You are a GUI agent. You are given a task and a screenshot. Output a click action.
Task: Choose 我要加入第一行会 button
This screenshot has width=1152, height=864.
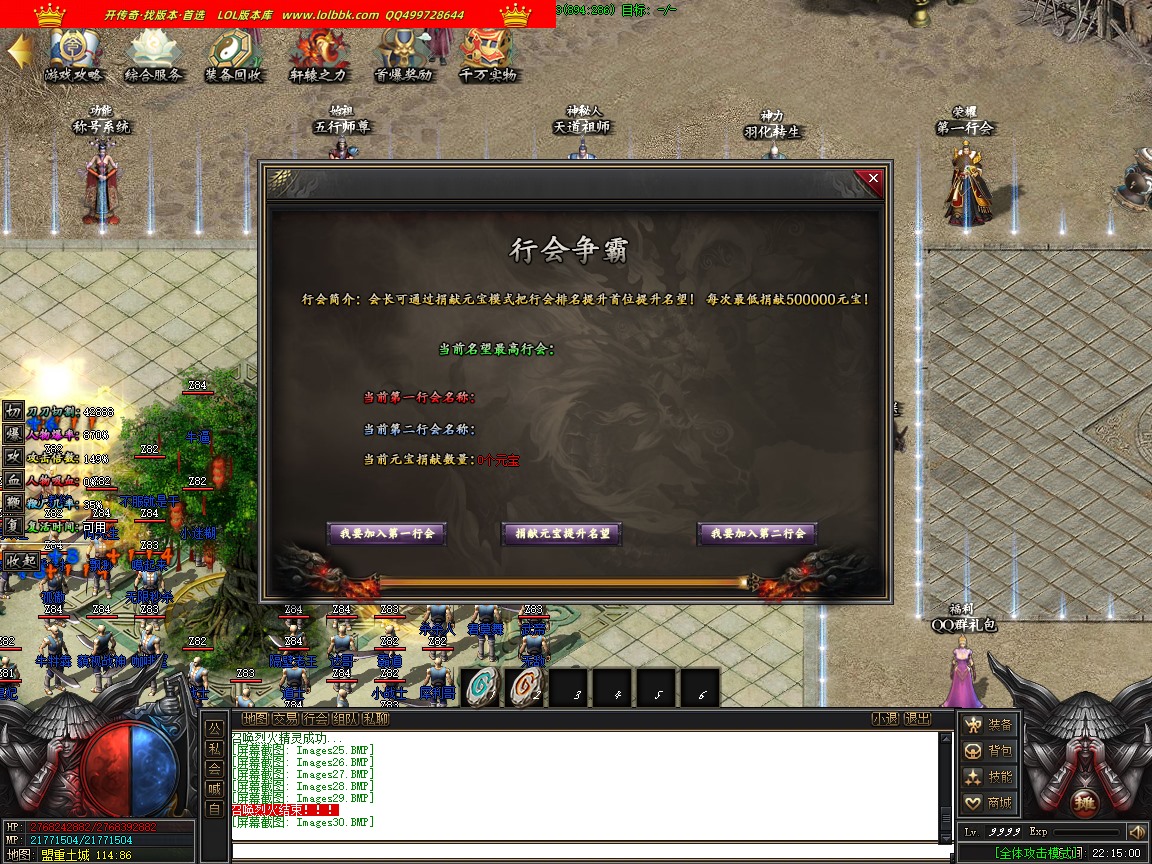click(386, 534)
